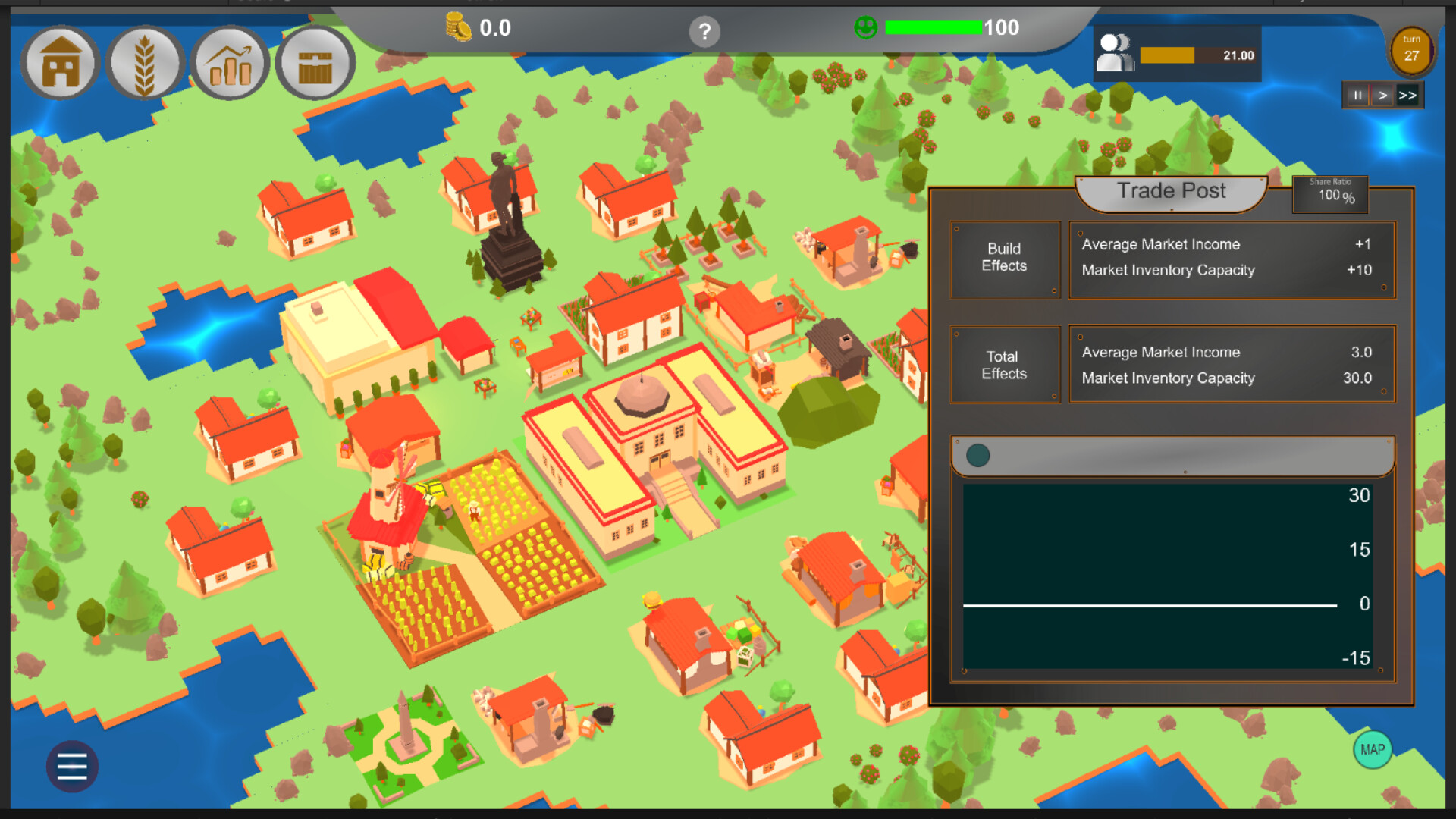
Task: Open the statistics chart icon
Action: pyautogui.click(x=231, y=63)
